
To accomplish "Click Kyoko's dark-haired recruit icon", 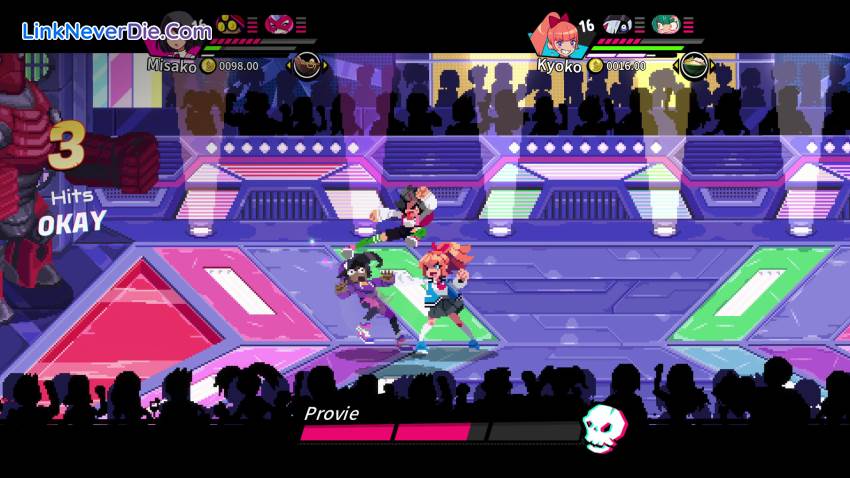I will point(618,23).
